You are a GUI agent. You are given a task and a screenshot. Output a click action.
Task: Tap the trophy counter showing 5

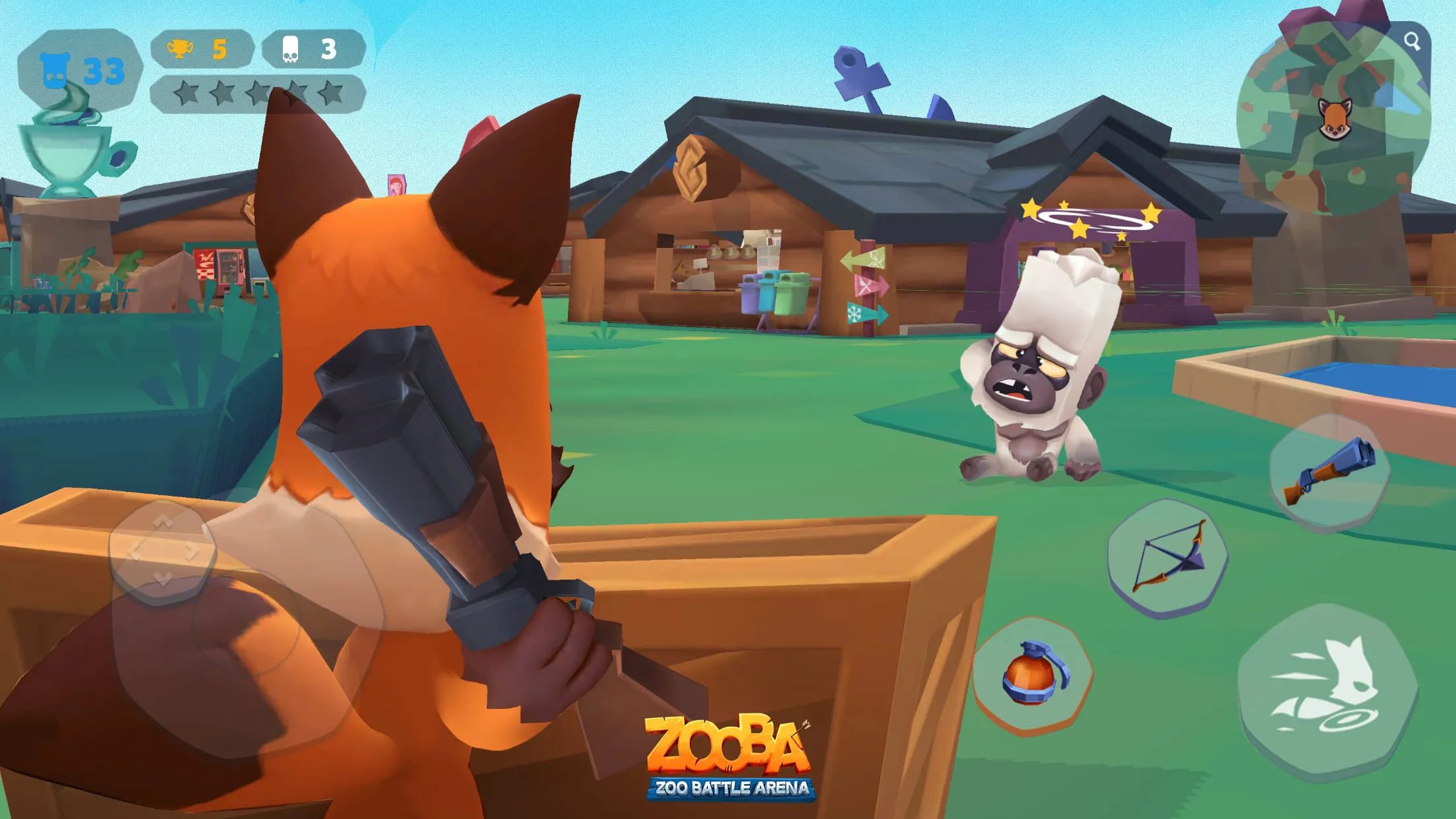(x=198, y=48)
